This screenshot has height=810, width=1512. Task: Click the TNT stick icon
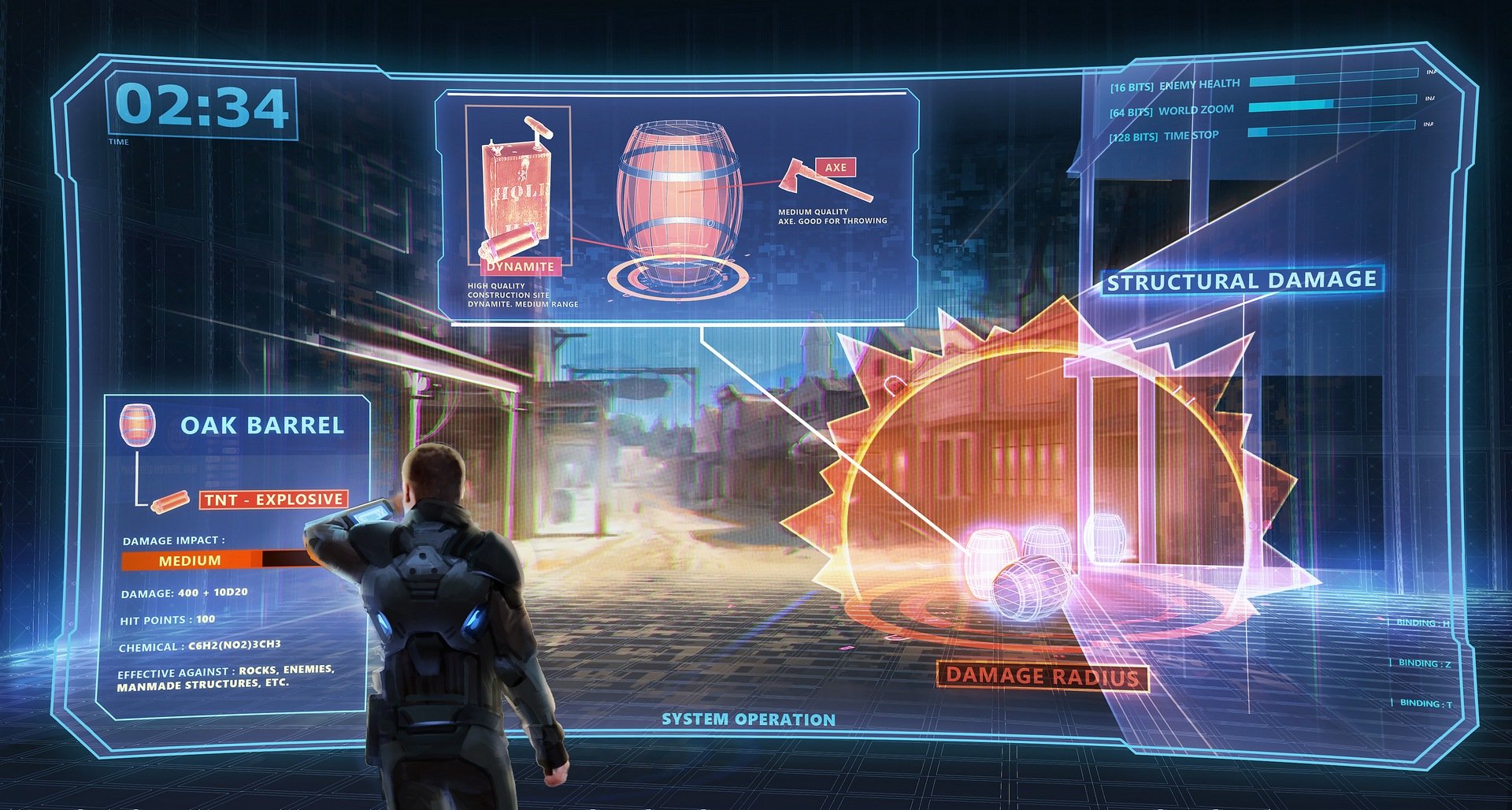tap(172, 502)
